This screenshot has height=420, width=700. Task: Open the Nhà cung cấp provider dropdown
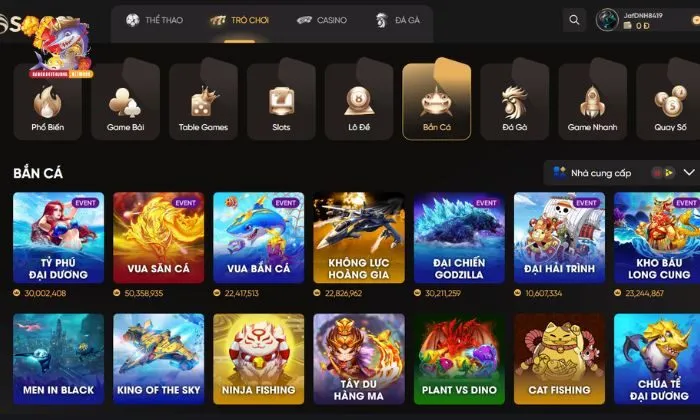coord(622,173)
